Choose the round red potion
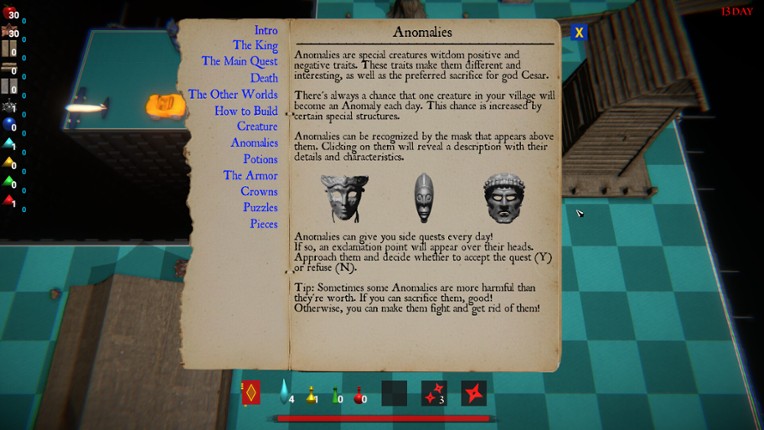764x430 pixels. (358, 395)
